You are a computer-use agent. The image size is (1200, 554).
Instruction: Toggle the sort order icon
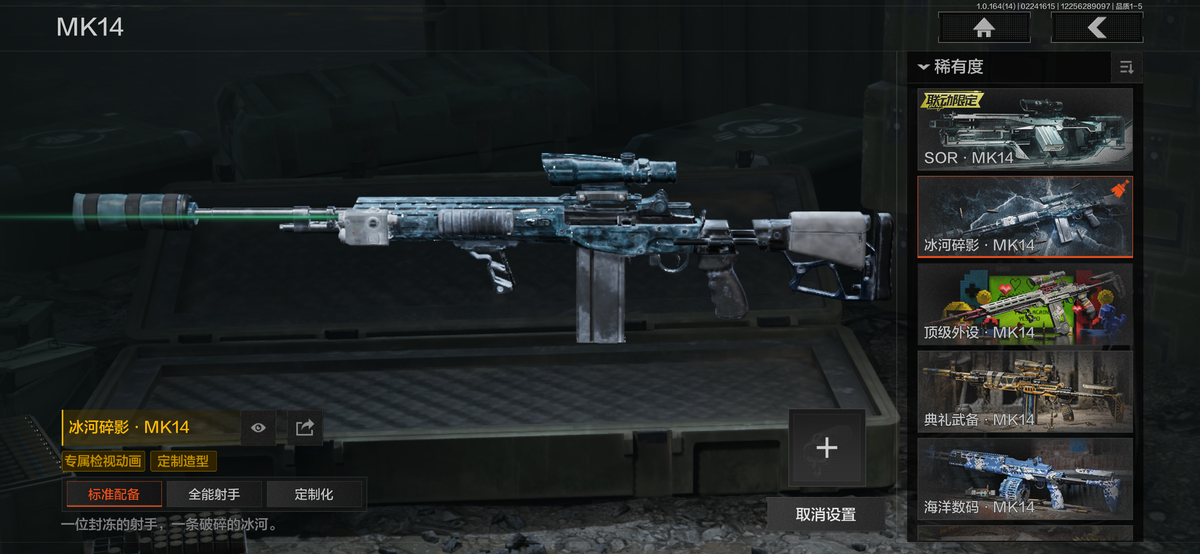[1127, 68]
